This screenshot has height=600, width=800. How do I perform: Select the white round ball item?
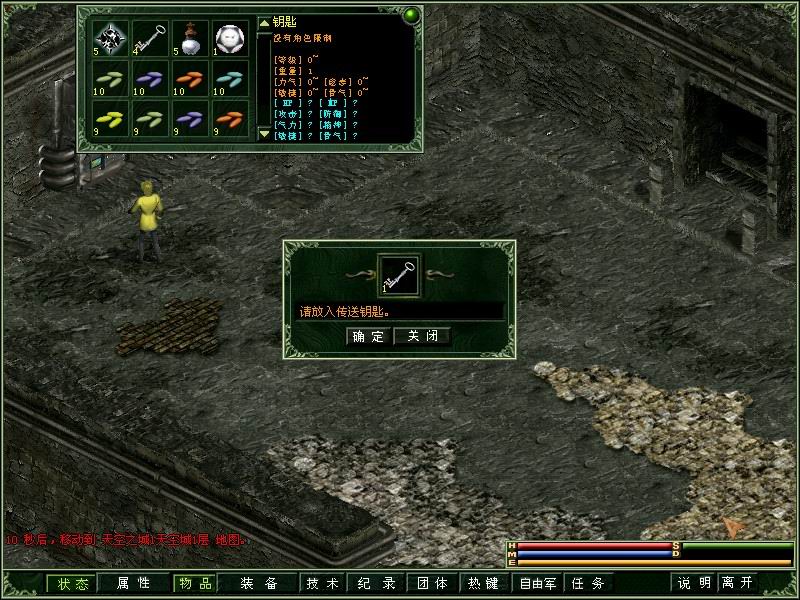click(231, 39)
